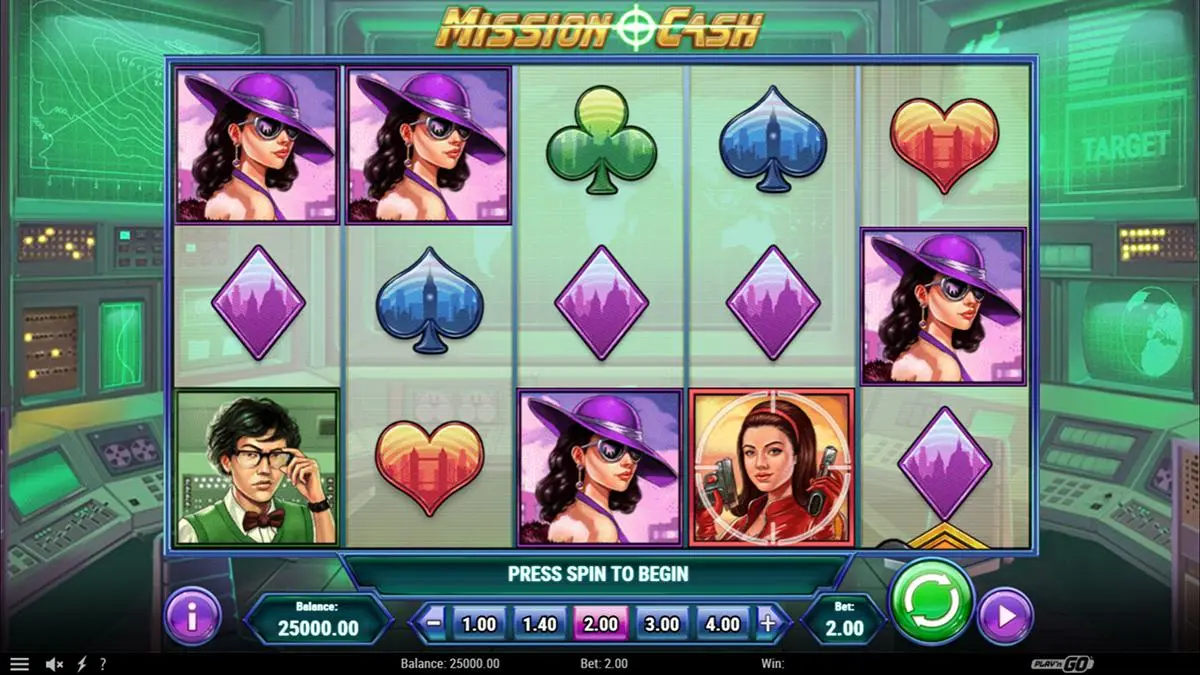Spin the reels with the green button
This screenshot has height=675, width=1200.
(931, 601)
